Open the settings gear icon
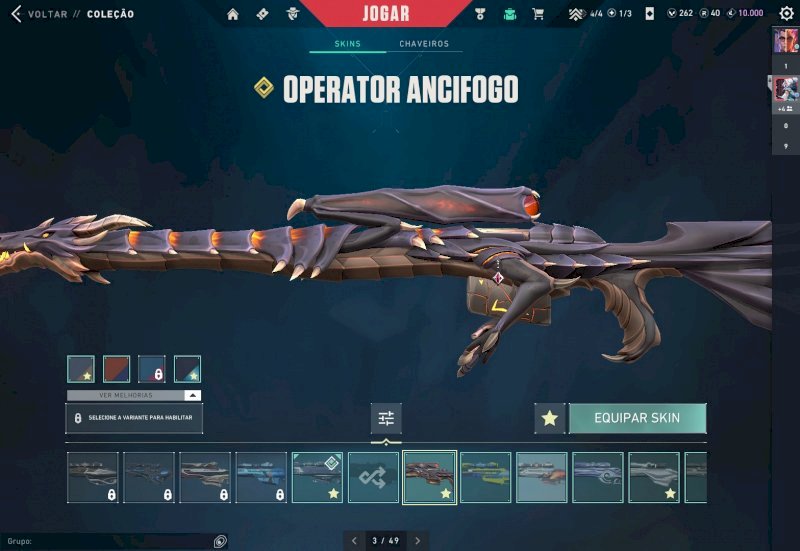This screenshot has height=551, width=800. (786, 14)
